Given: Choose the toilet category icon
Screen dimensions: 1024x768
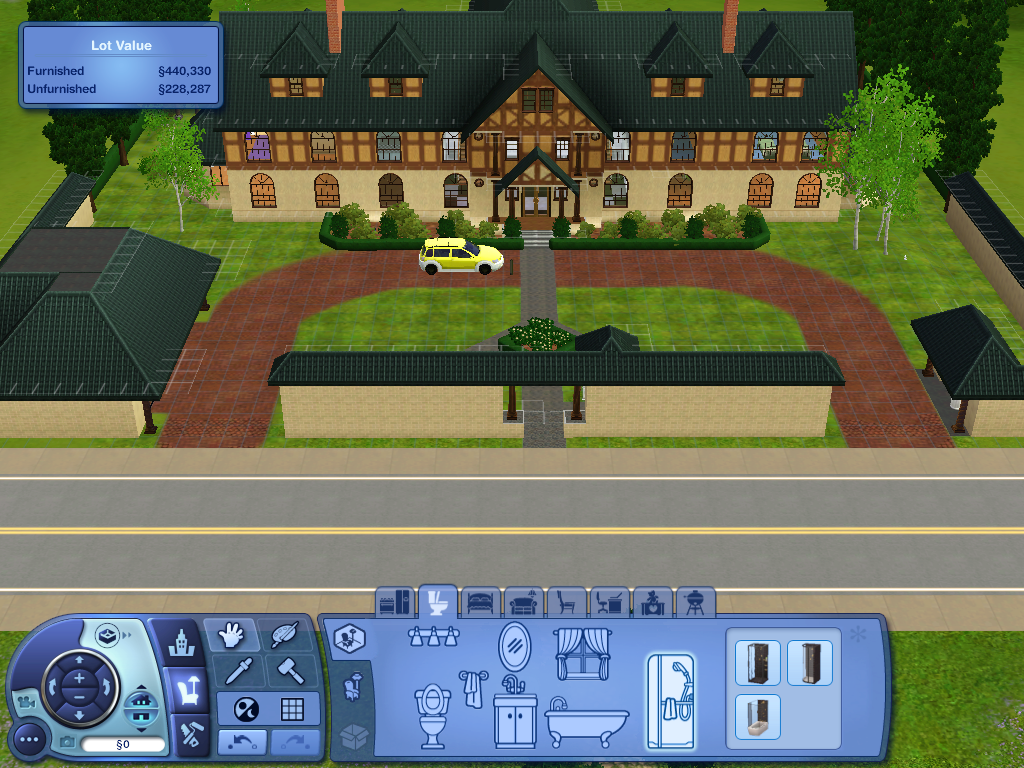Looking at the screenshot, I should click(430, 714).
